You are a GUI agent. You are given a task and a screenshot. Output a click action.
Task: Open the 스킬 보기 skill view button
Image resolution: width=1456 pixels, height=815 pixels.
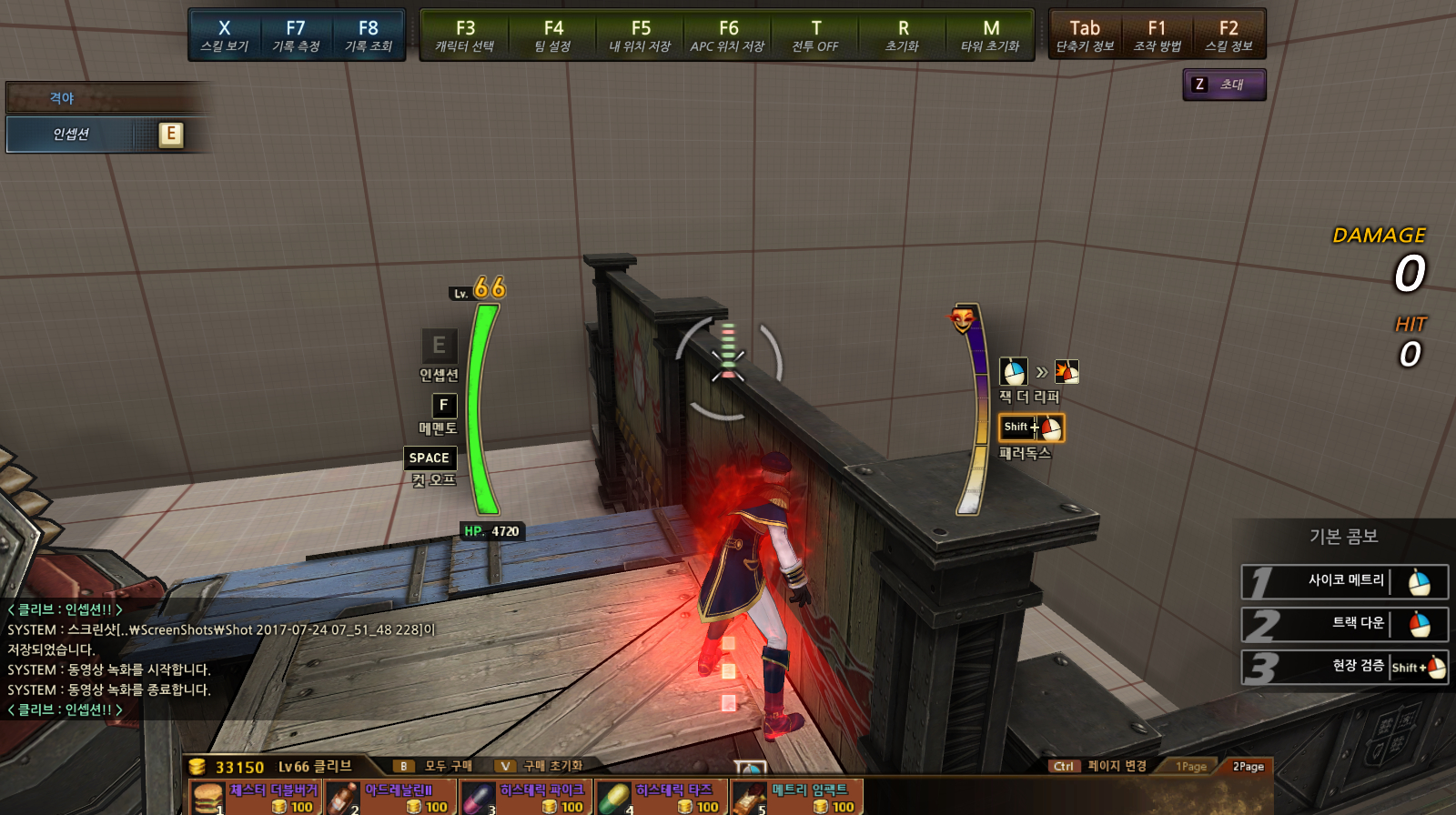(x=224, y=35)
